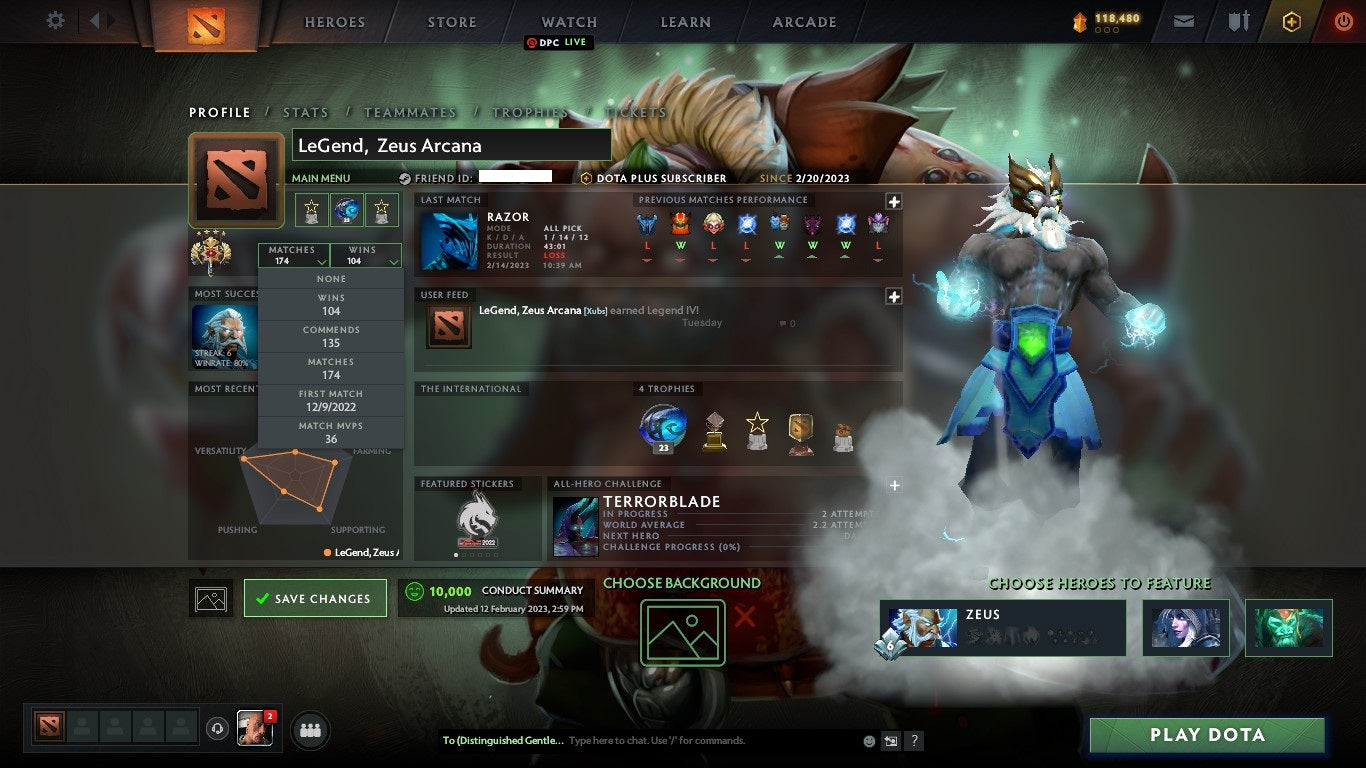Open the mail notifications icon

pos(1184,19)
